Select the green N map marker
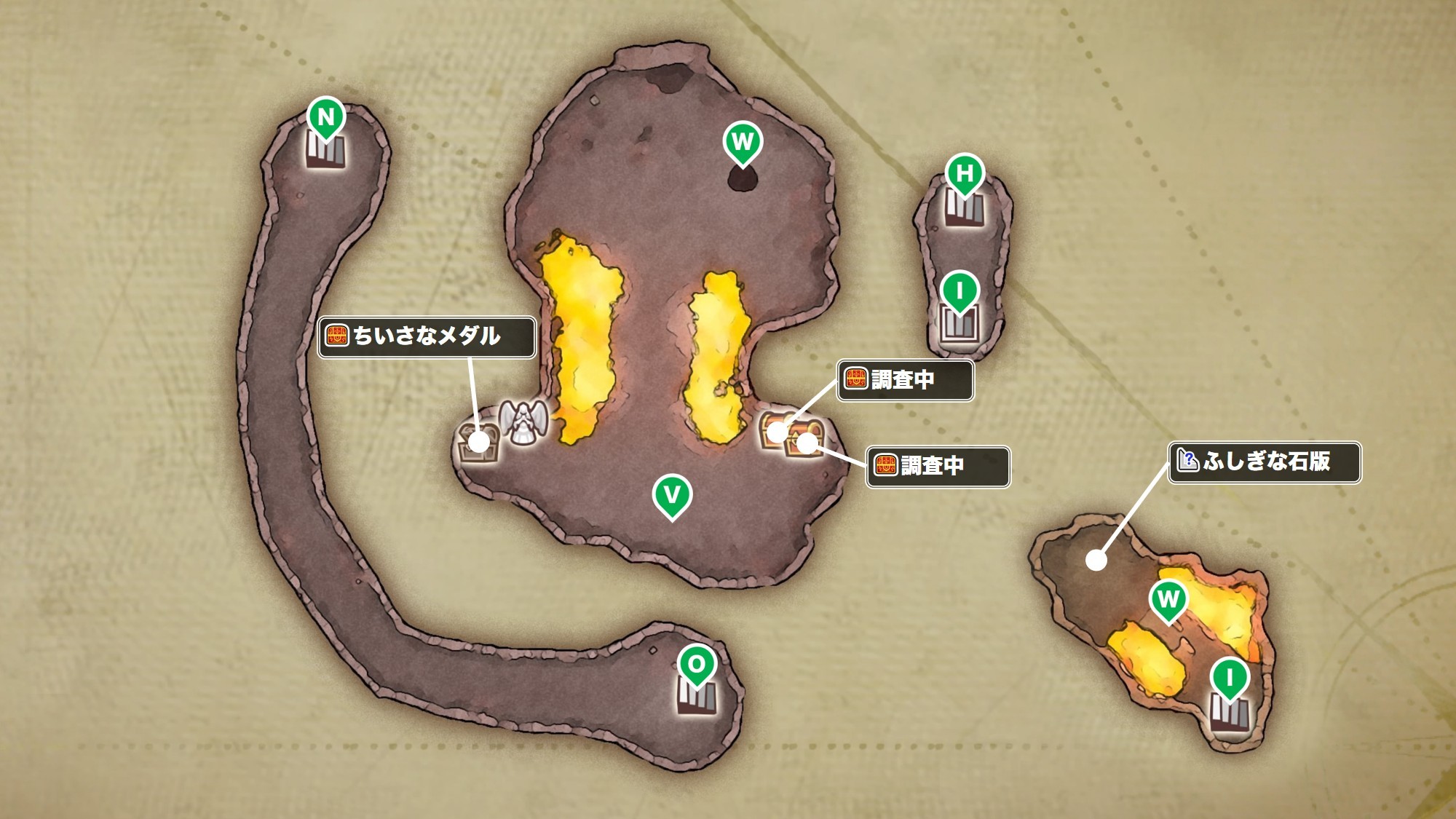 325,117
